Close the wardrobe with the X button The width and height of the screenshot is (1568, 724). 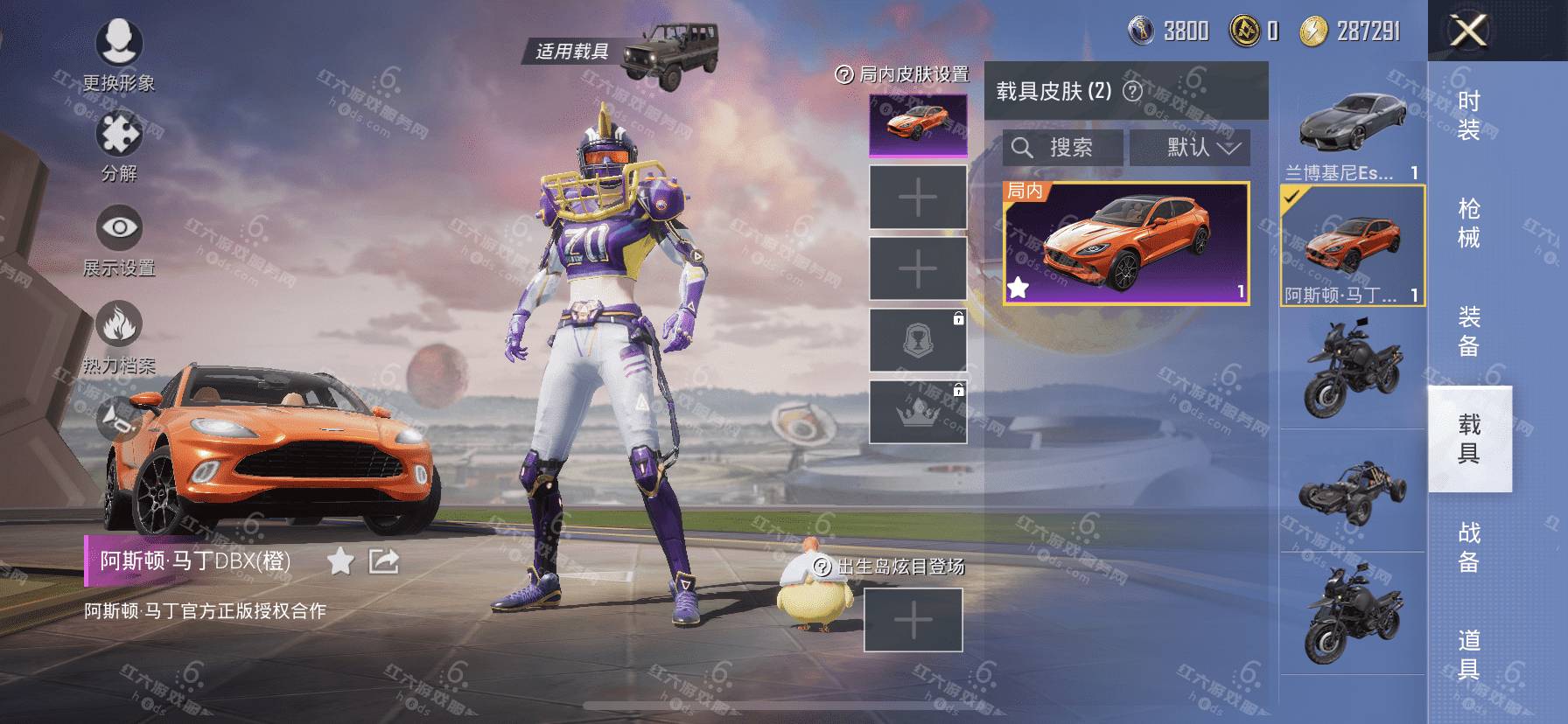coord(1467,31)
